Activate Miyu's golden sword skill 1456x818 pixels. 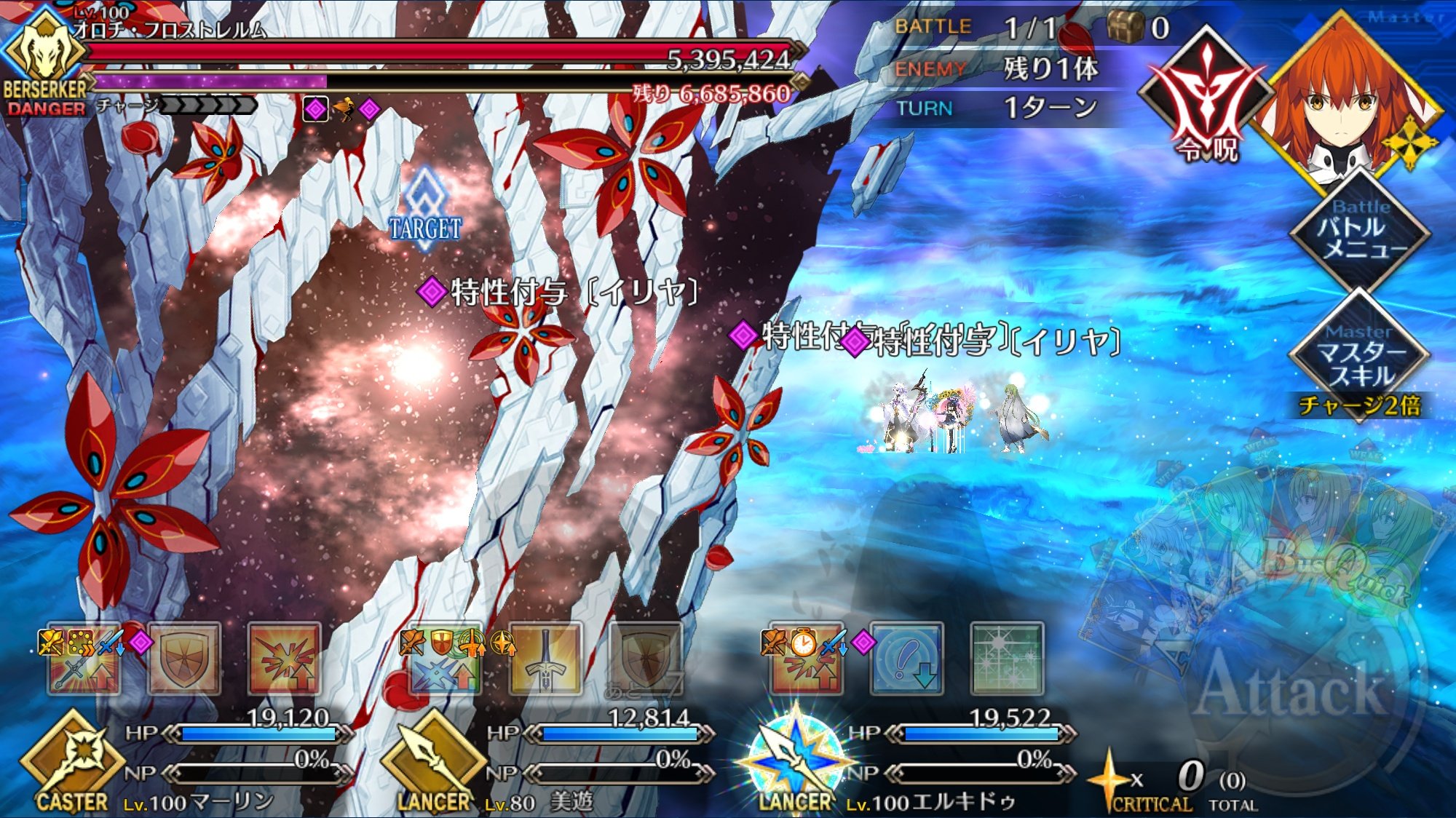tap(545, 660)
